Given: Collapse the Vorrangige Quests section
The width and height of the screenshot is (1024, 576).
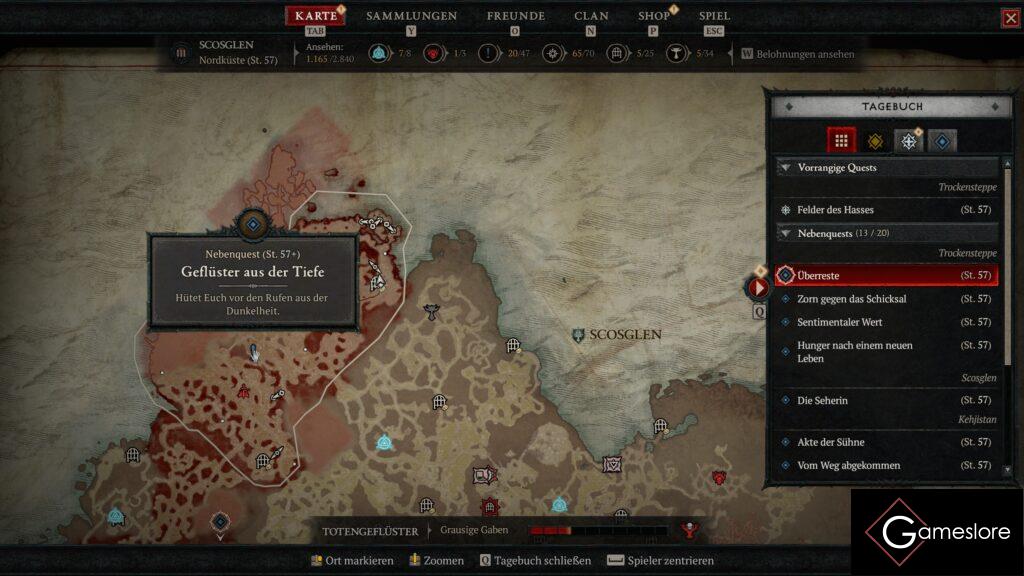Looking at the screenshot, I should [x=786, y=168].
